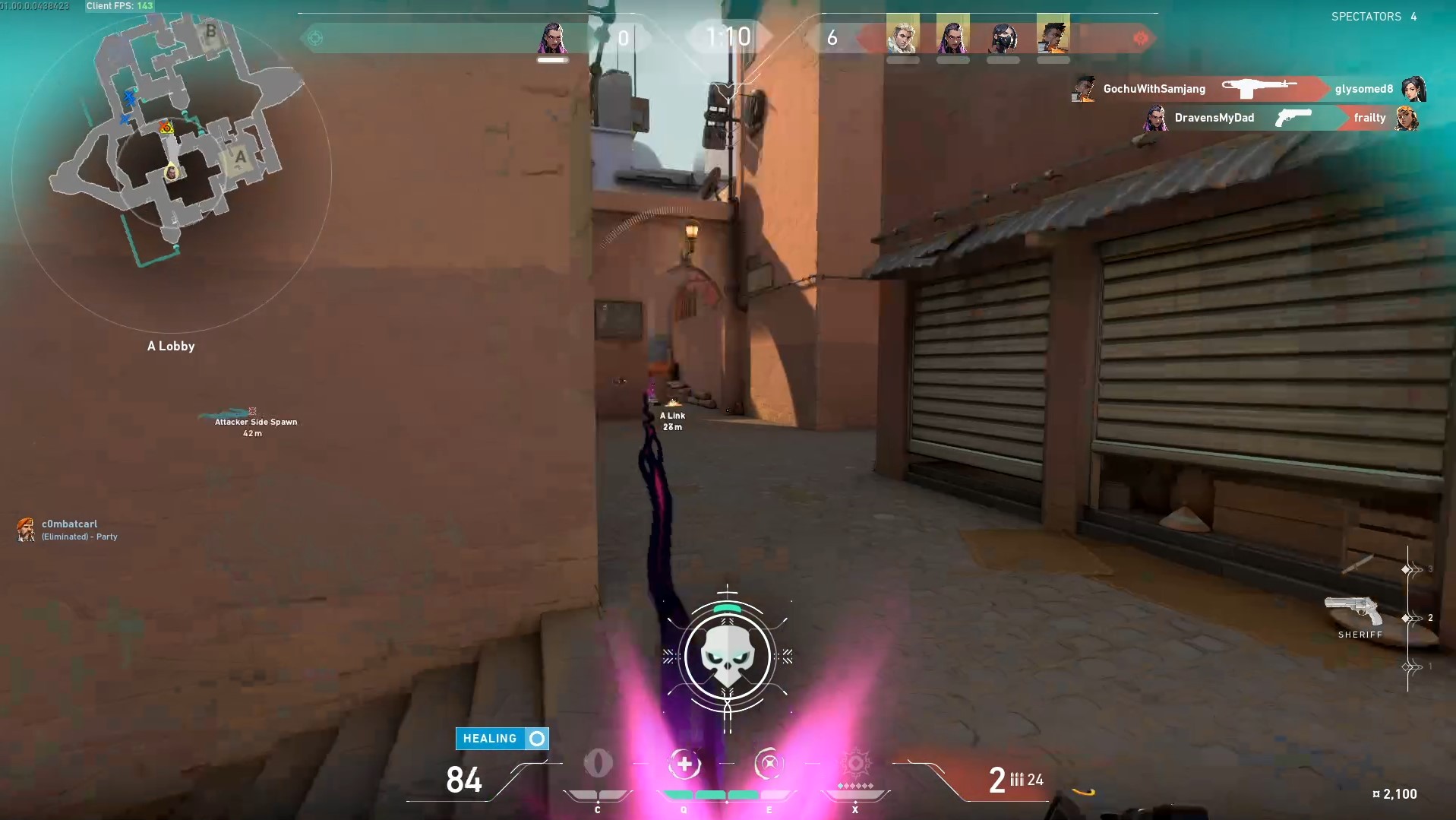Image resolution: width=1456 pixels, height=820 pixels.
Task: Activate the Leer eye ability icon
Action: [598, 763]
